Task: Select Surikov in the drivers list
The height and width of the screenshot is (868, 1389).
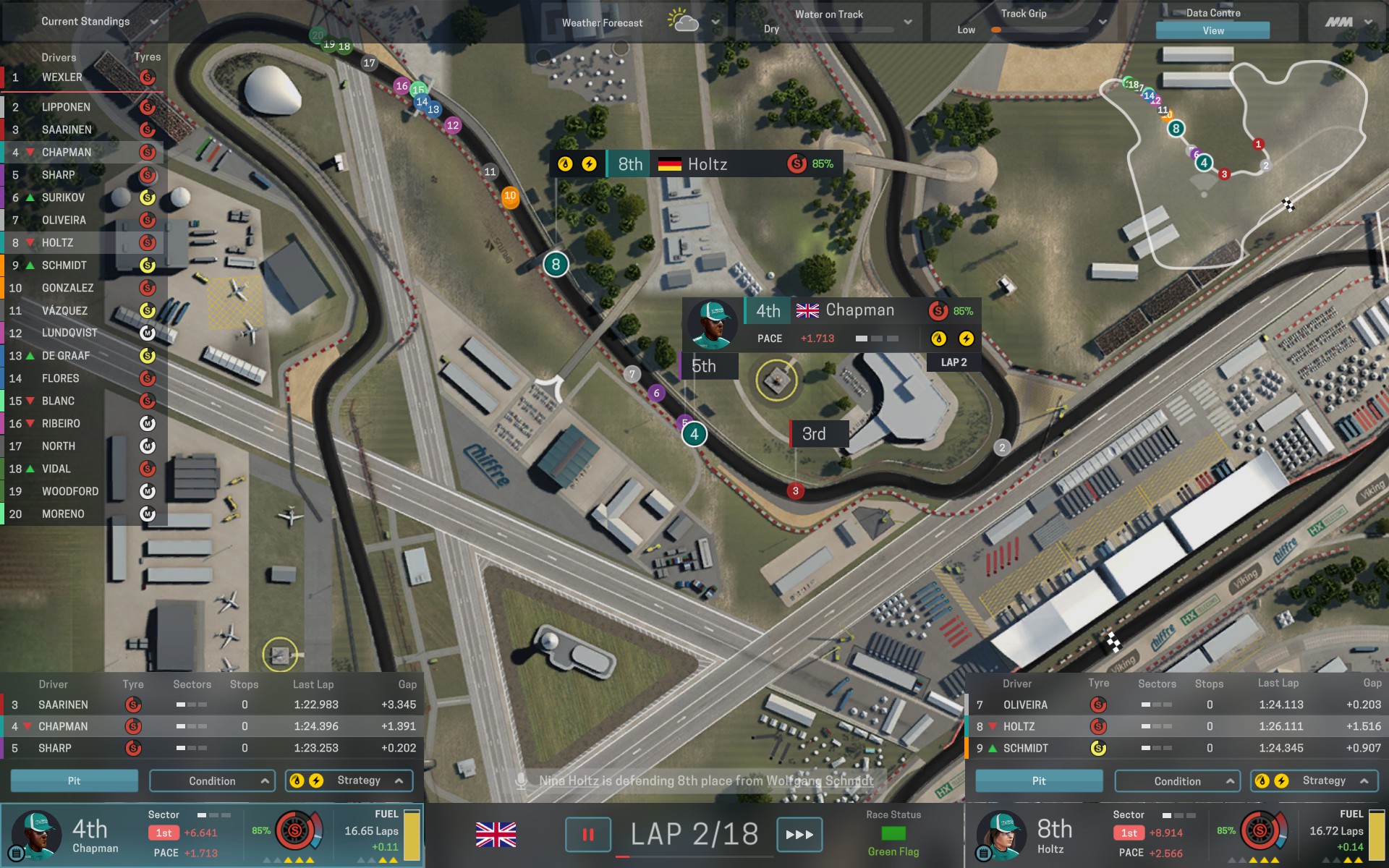Action: [63, 197]
